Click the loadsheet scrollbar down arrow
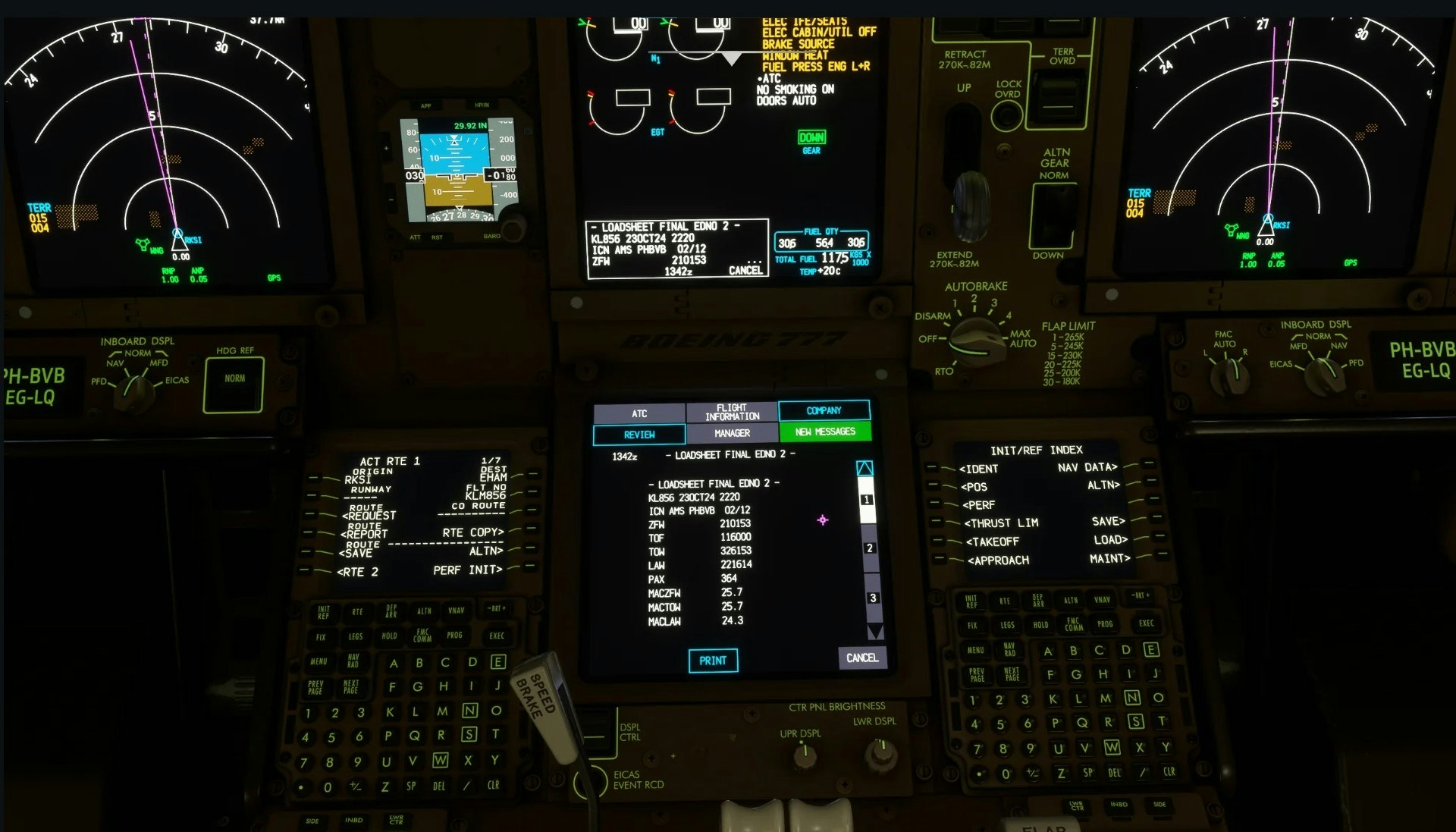 pyautogui.click(x=875, y=632)
